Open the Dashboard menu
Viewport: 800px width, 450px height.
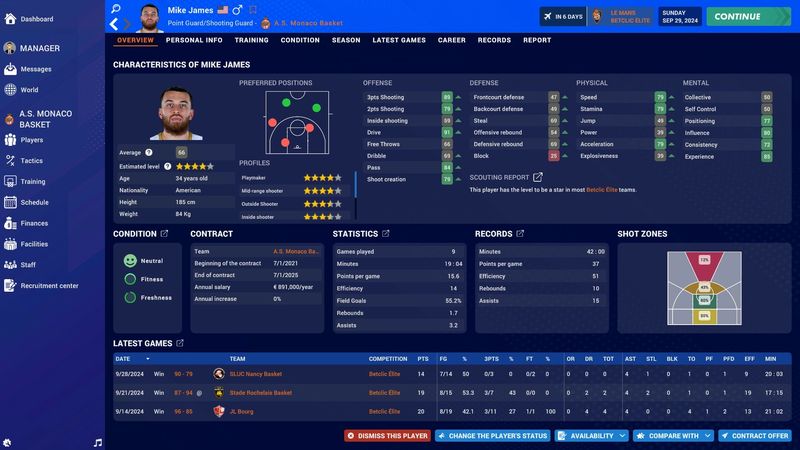[36, 19]
